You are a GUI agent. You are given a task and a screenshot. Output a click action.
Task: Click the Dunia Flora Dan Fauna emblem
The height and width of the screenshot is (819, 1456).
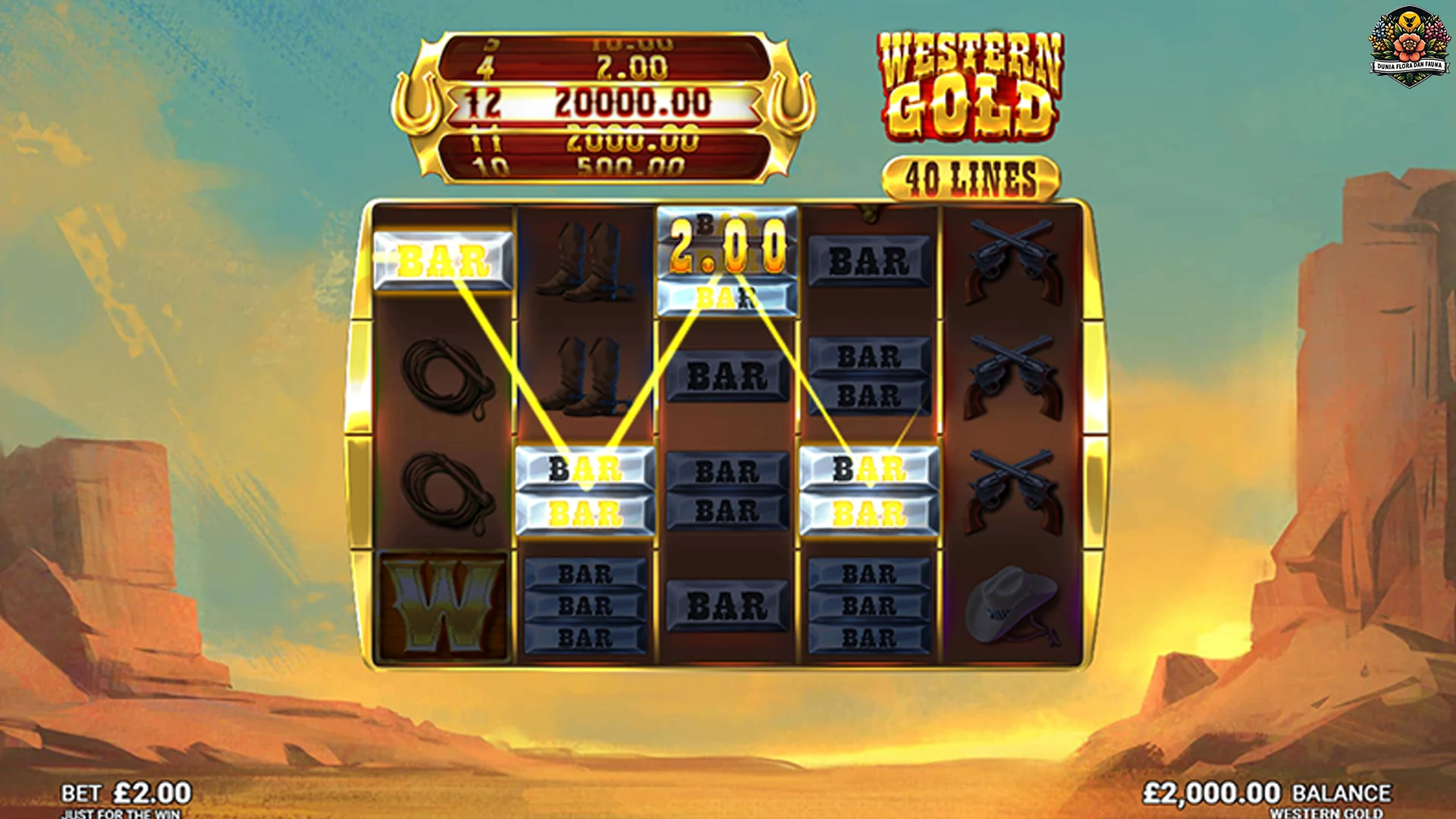[1409, 45]
